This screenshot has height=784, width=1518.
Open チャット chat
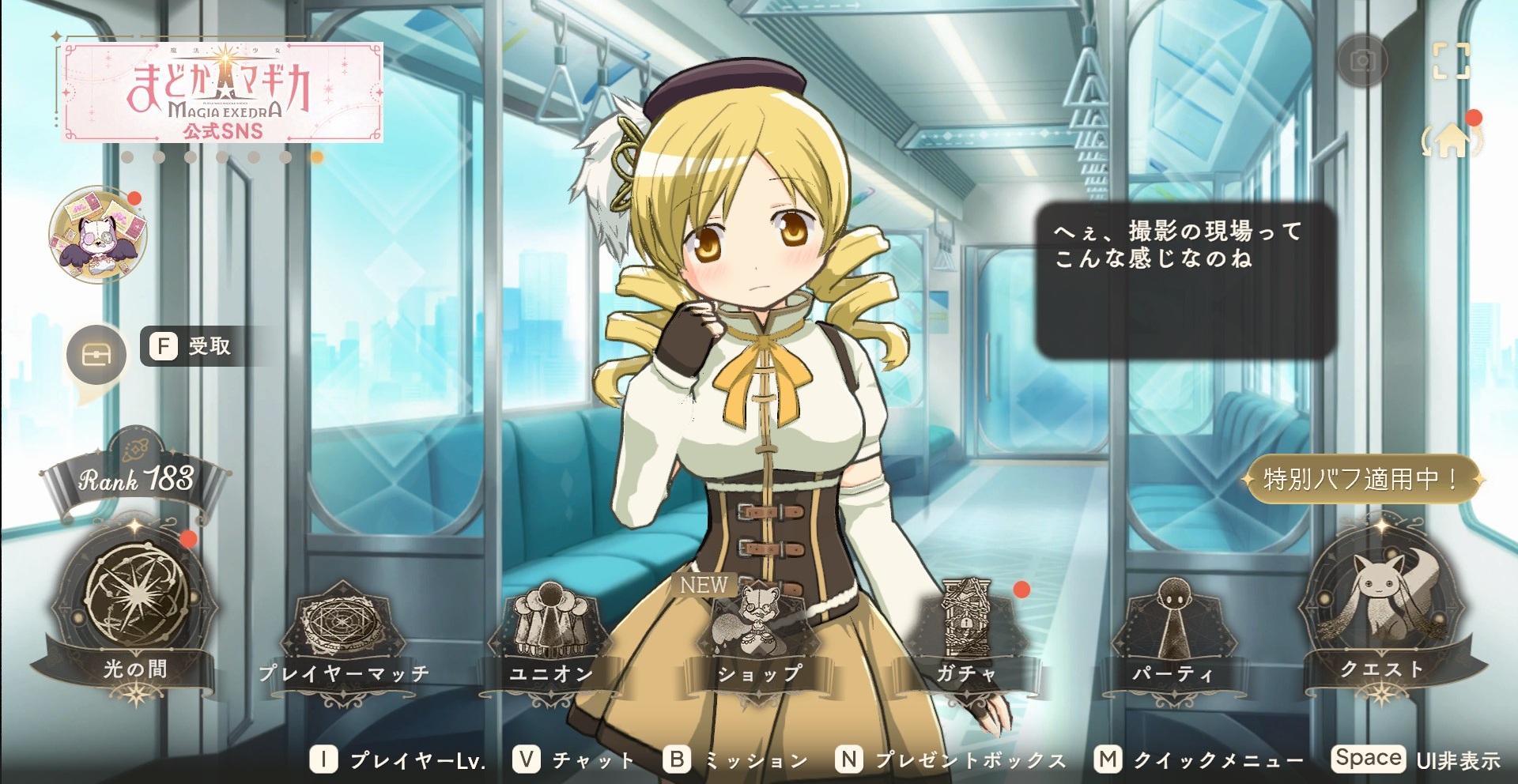tap(574, 760)
